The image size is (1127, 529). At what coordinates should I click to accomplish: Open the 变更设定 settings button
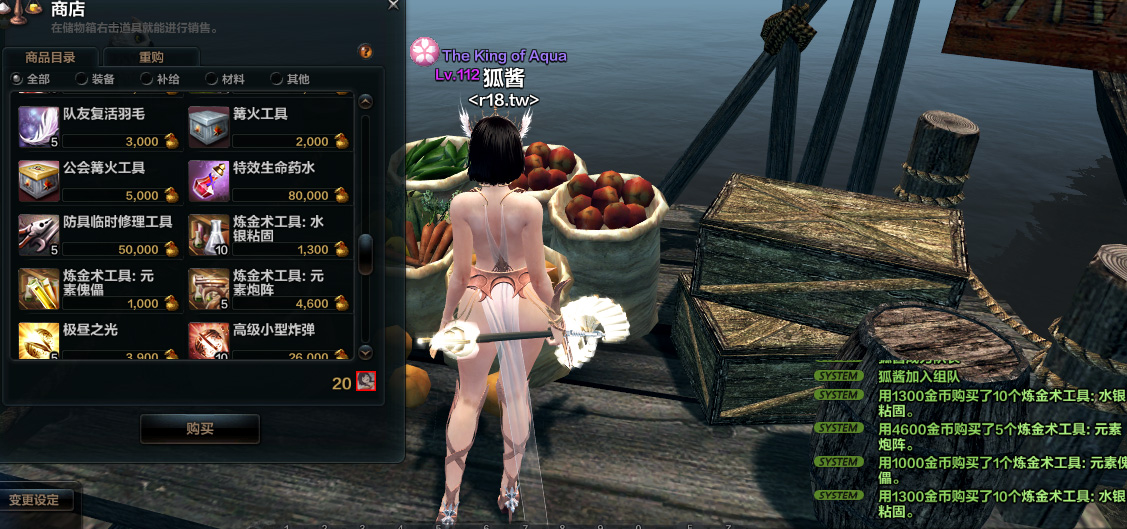click(35, 499)
